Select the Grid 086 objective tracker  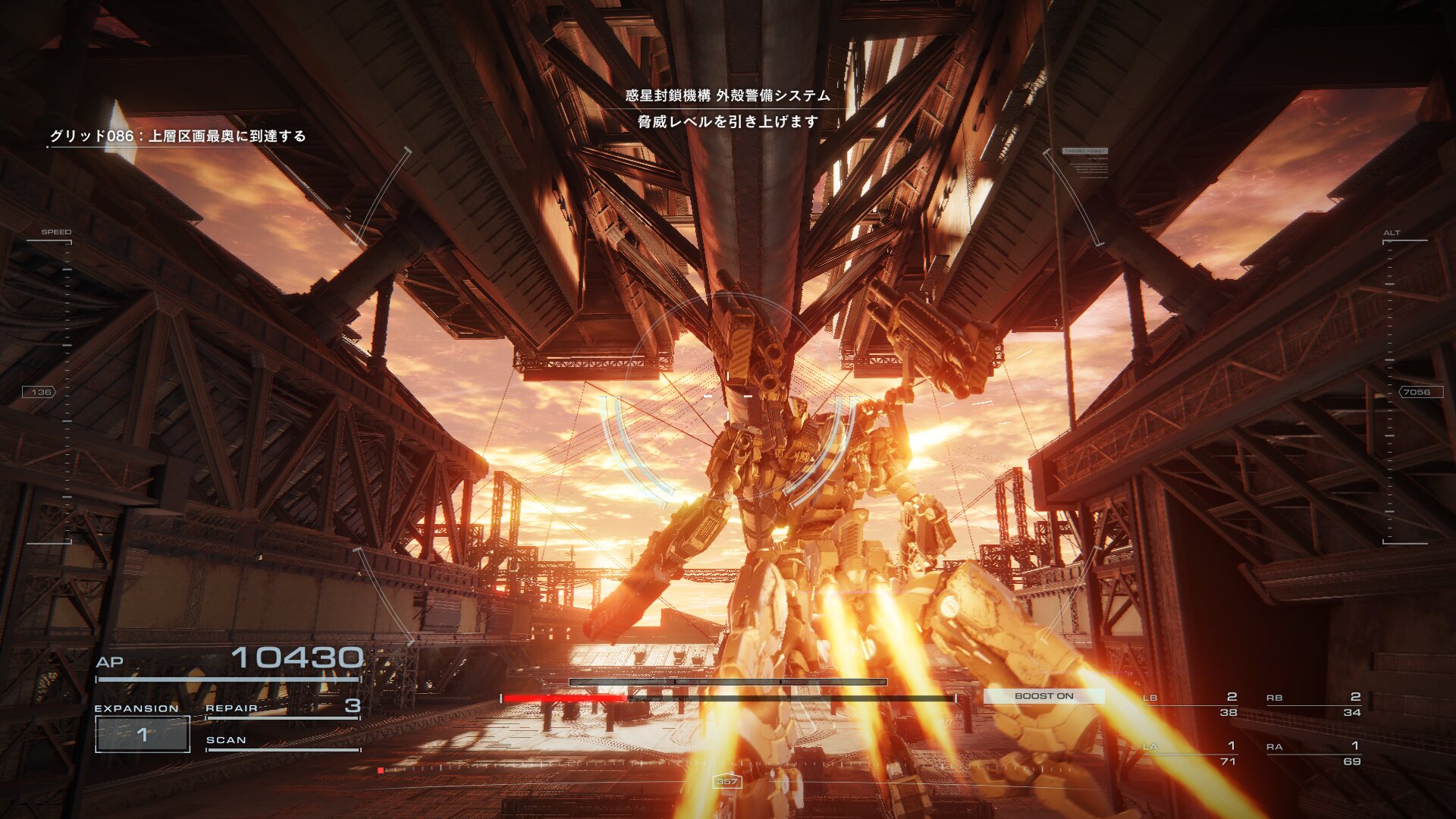coord(178,136)
